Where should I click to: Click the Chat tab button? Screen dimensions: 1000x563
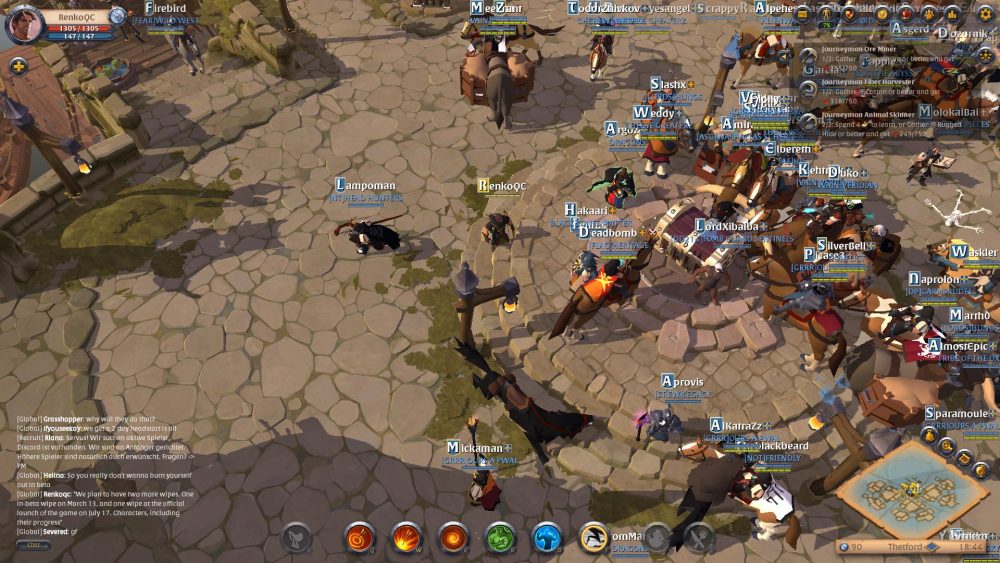[x=33, y=545]
